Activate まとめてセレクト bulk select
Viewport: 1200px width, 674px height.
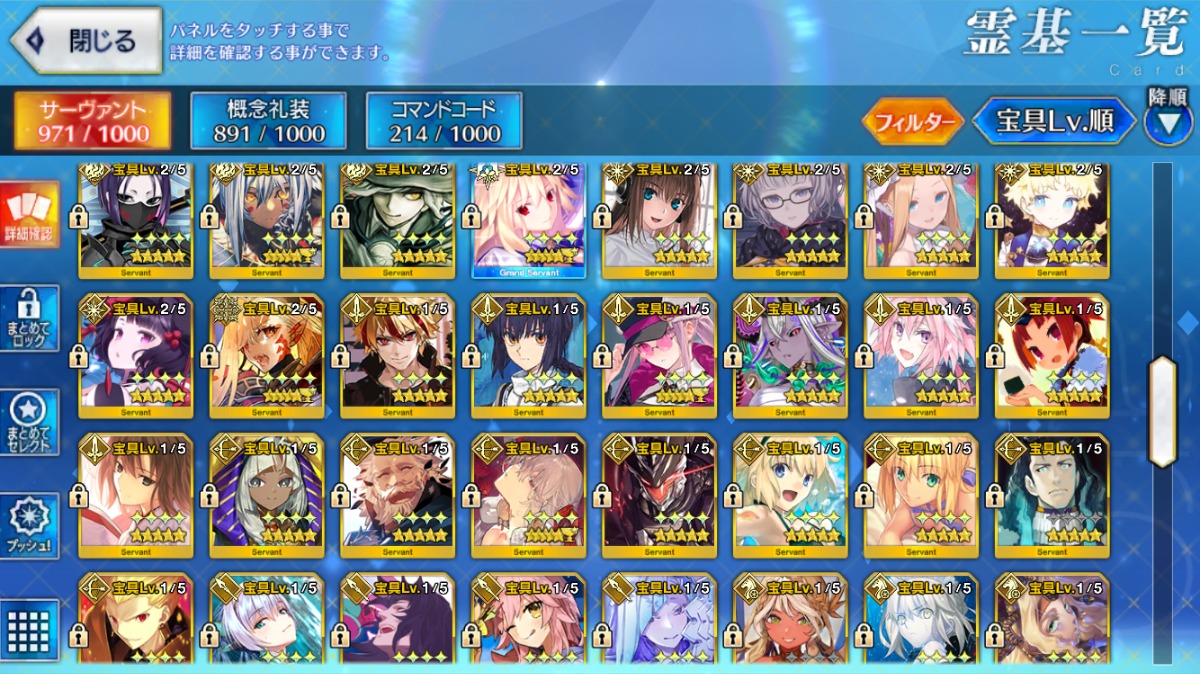tap(29, 422)
